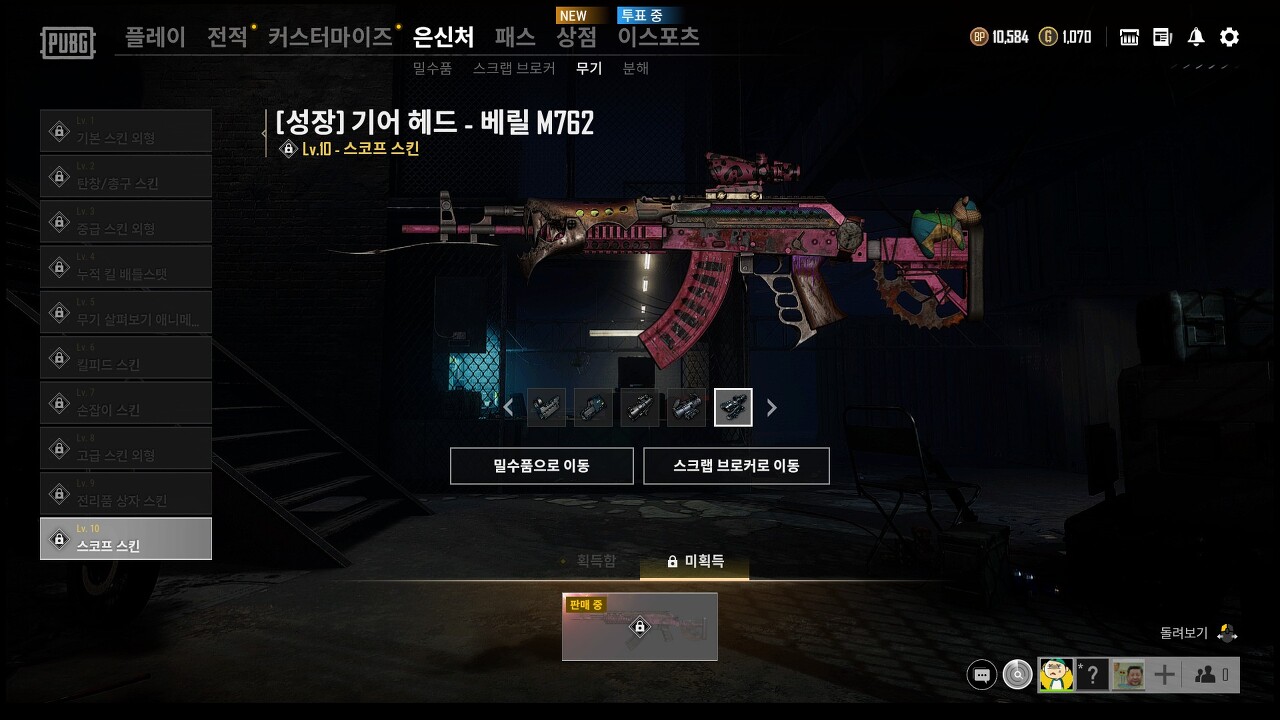Open the news panel icon
This screenshot has height=720, width=1280.
click(1162, 37)
